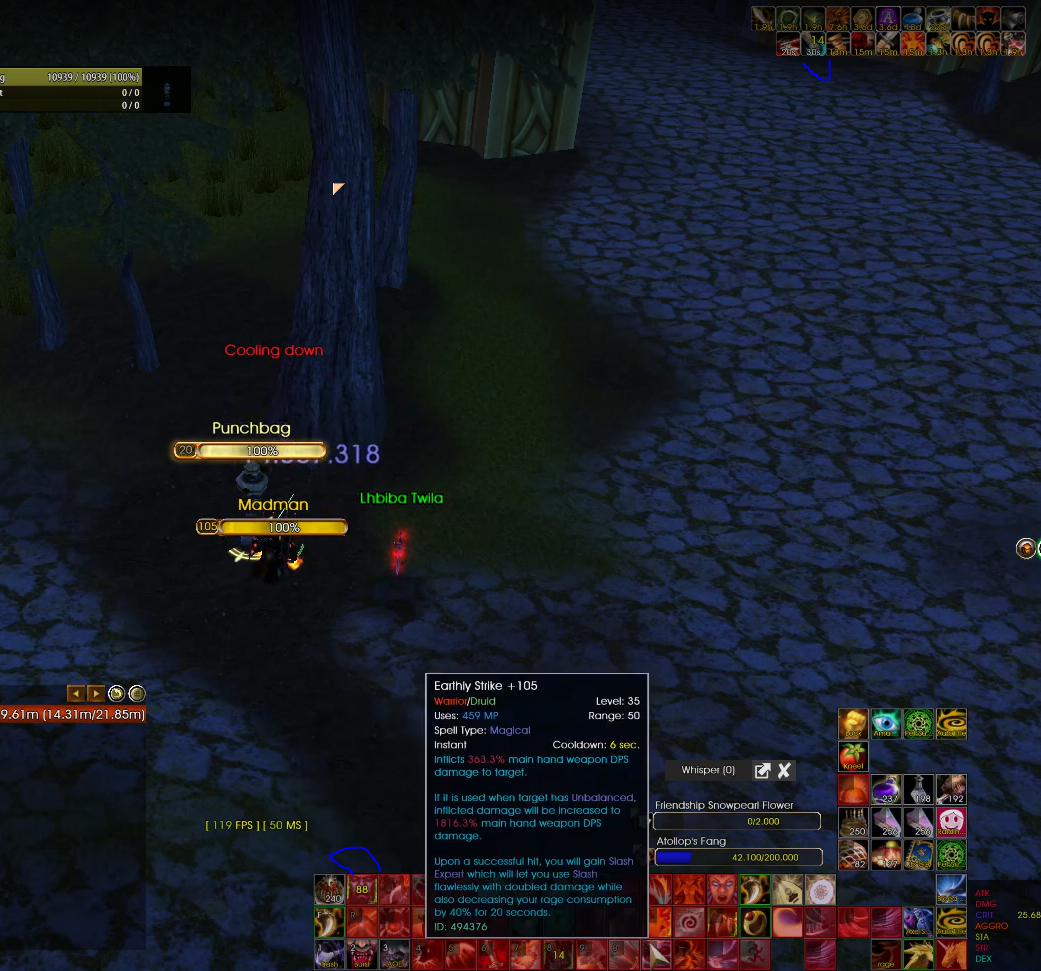The height and width of the screenshot is (971, 1041).
Task: Activate the hotbar skill with counter 88
Action: (361, 889)
